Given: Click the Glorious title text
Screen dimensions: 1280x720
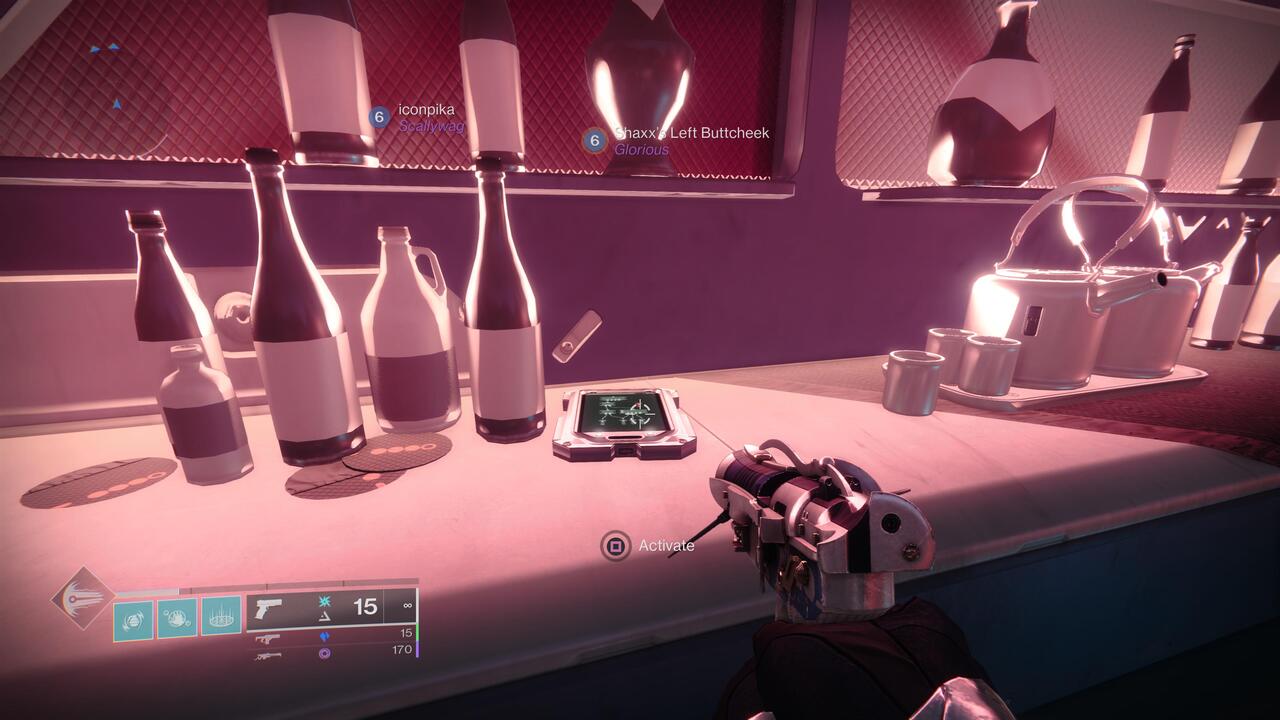Looking at the screenshot, I should (x=642, y=150).
